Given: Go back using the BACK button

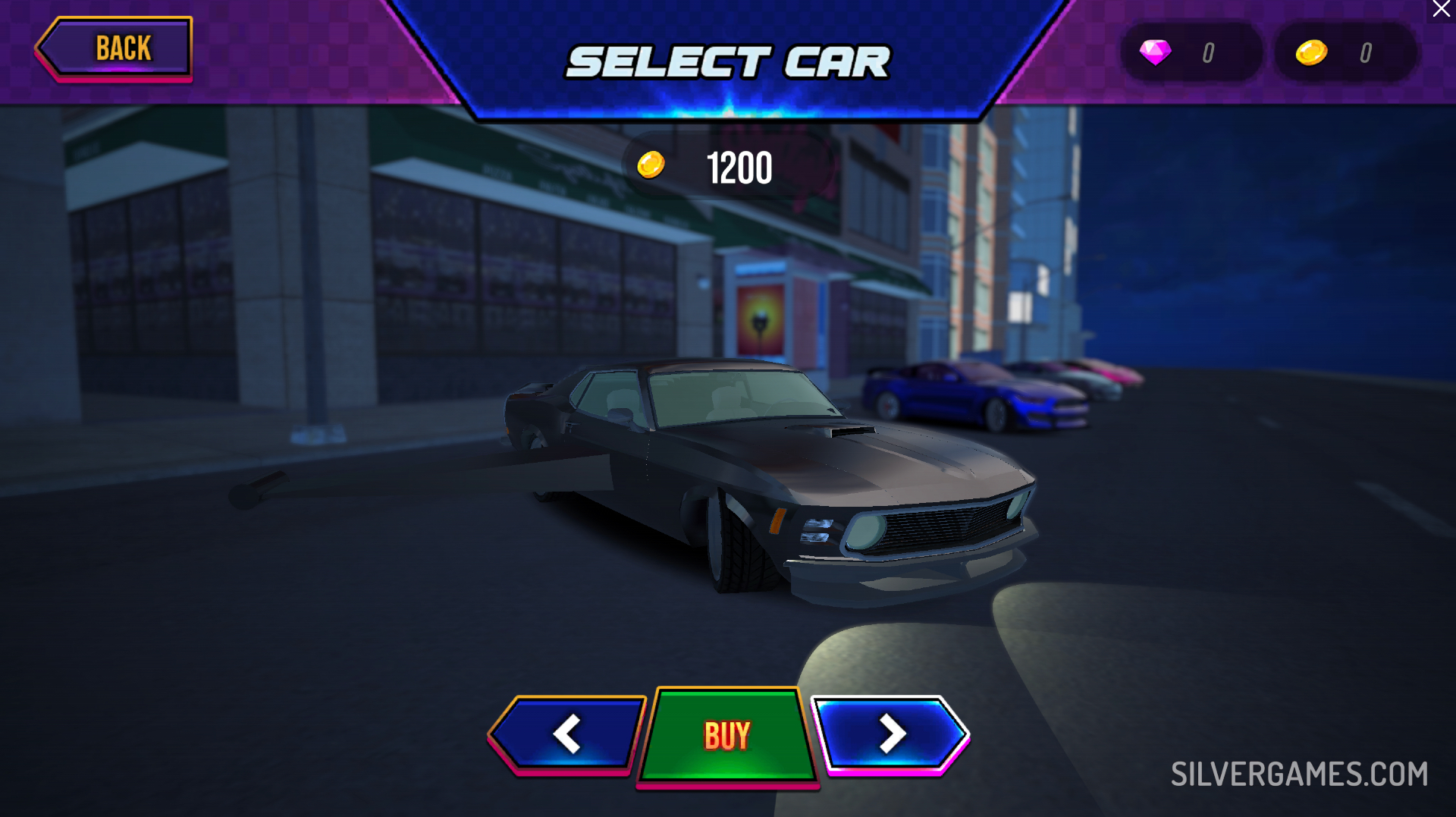Looking at the screenshot, I should (115, 49).
